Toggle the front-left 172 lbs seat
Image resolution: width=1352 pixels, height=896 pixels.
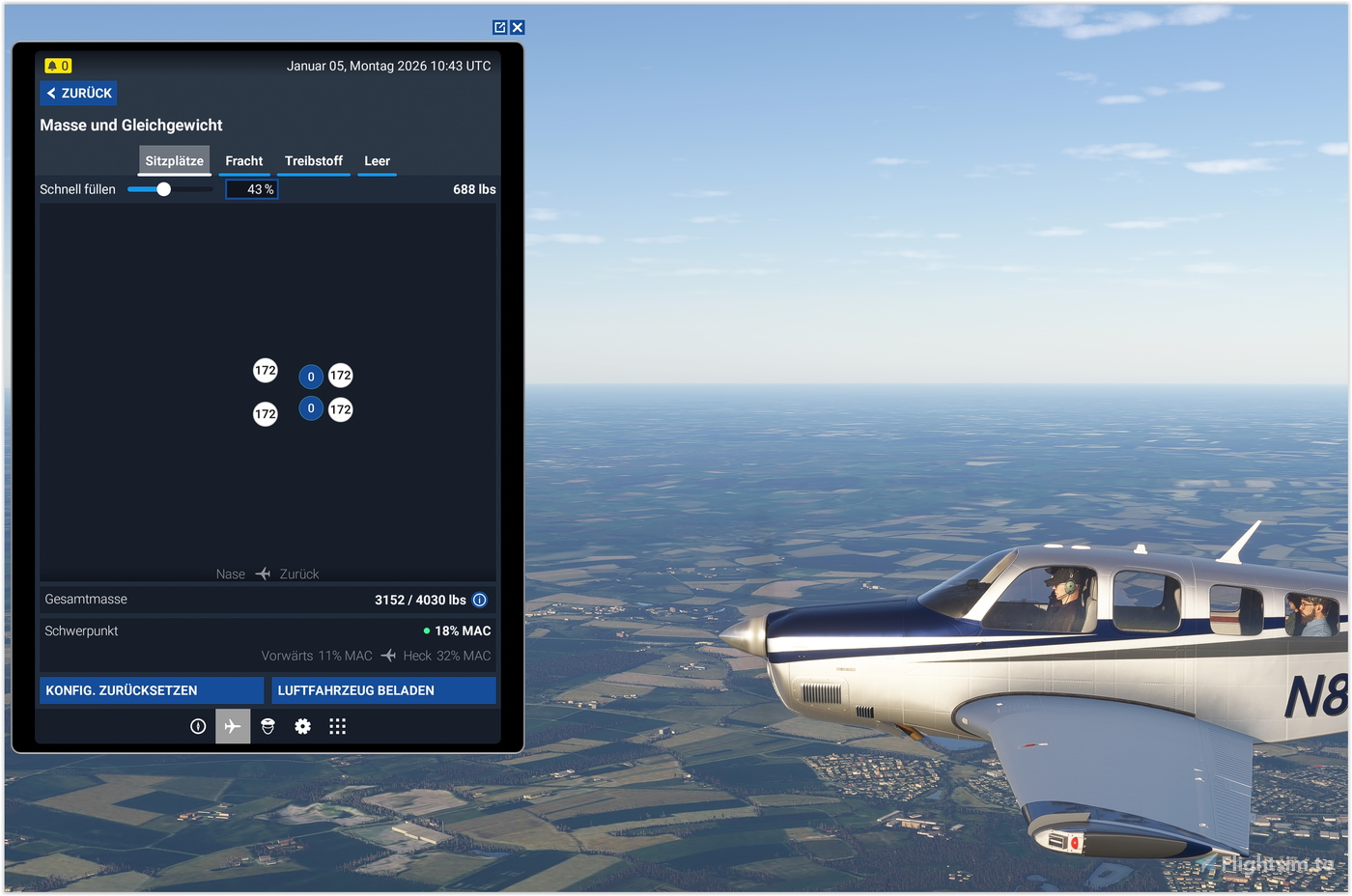tap(265, 370)
